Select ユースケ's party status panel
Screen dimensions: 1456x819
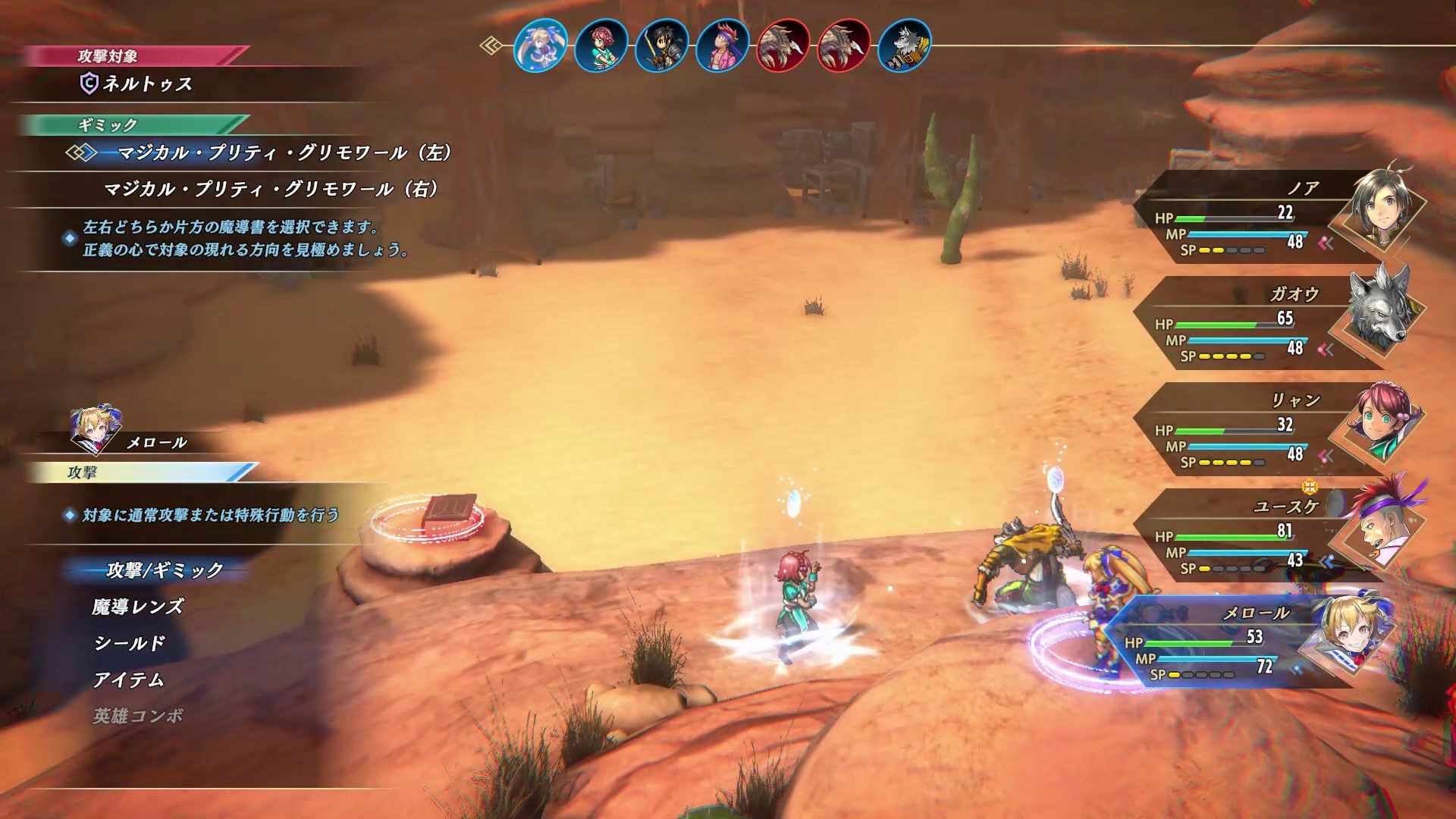(1274, 536)
